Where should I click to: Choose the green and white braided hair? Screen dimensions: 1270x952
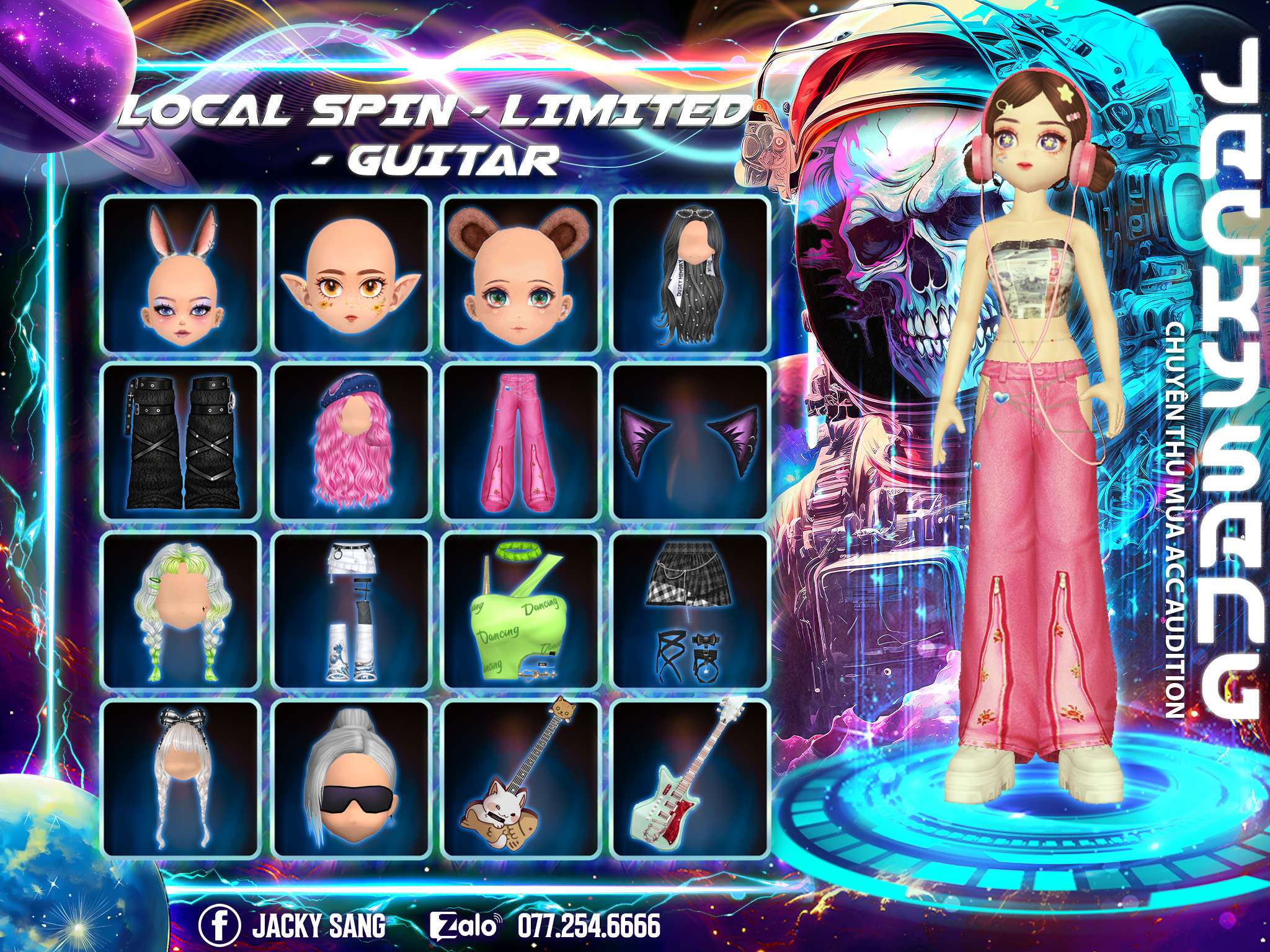coord(180,610)
